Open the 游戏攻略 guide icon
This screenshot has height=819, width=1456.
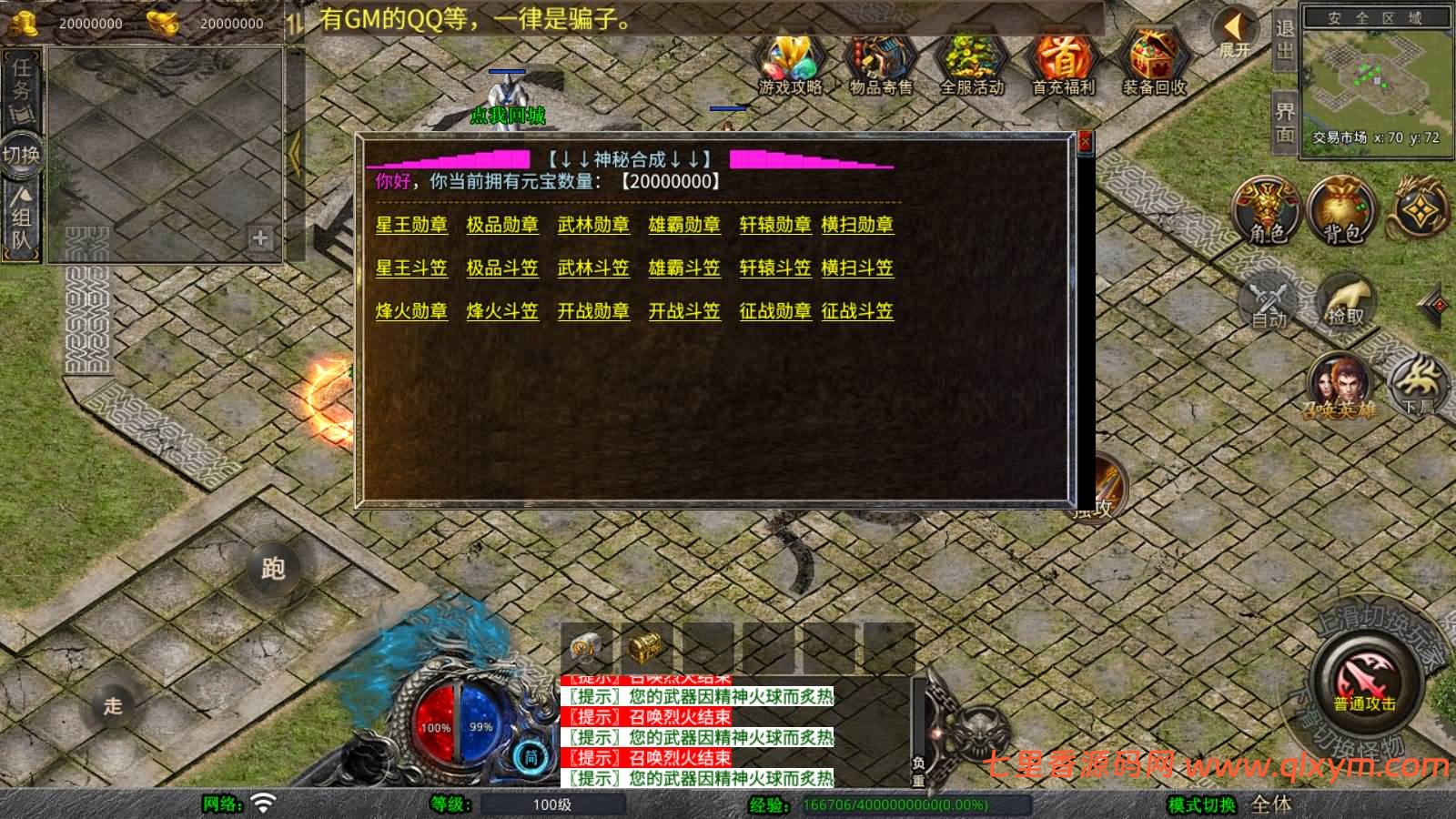[x=791, y=66]
